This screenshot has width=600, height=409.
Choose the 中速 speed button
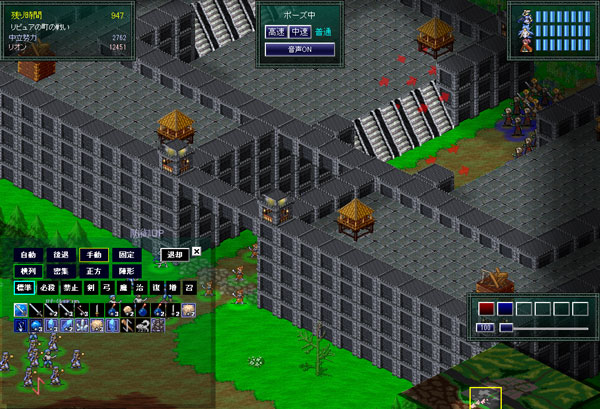click(x=300, y=32)
